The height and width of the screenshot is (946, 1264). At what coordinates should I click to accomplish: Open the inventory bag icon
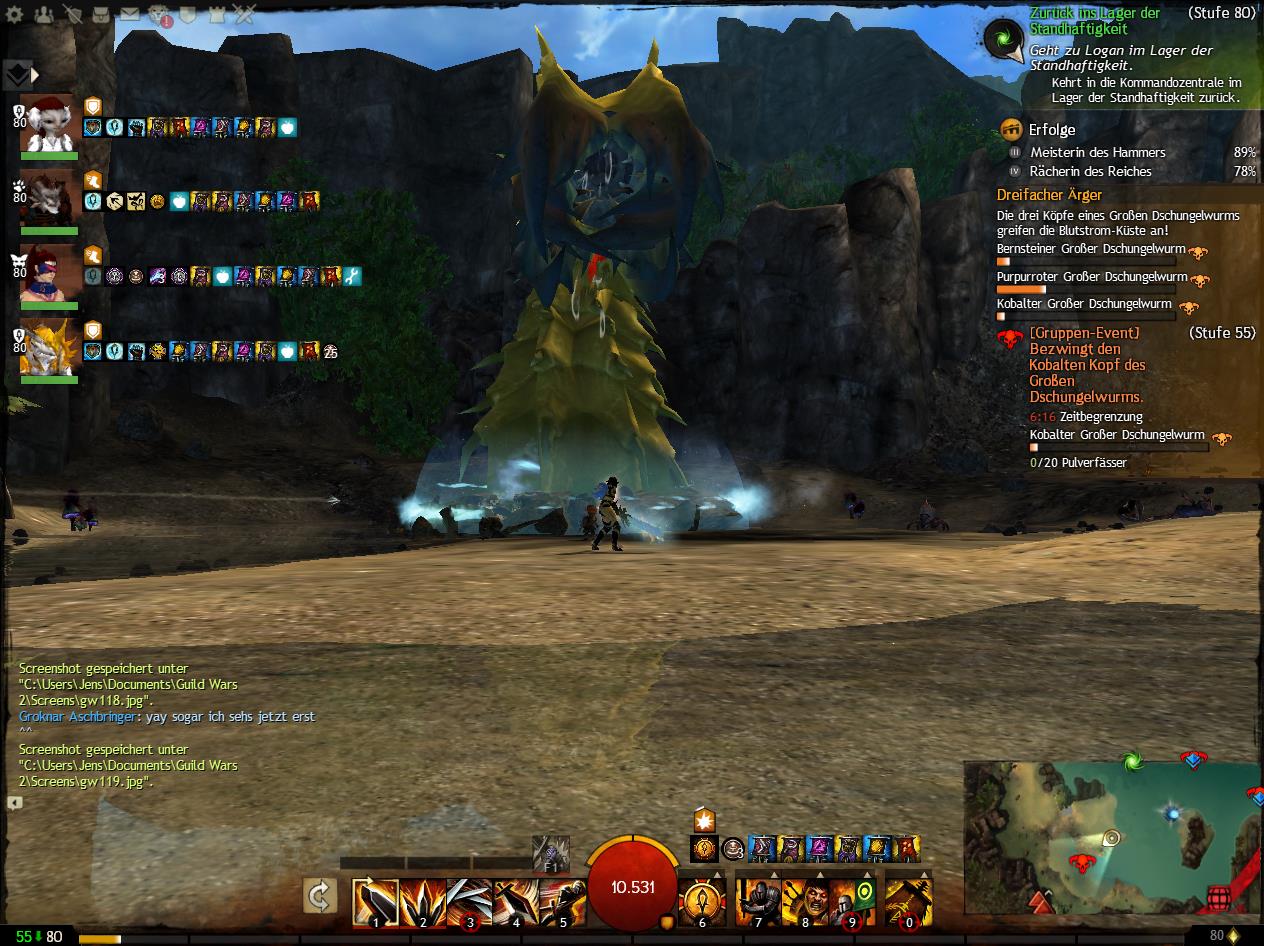tap(101, 15)
